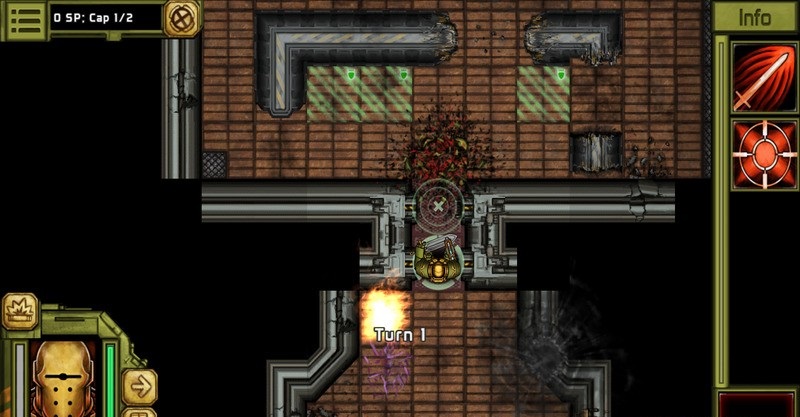Image resolution: width=800 pixels, height=417 pixels.
Task: Activate the red crosshair ranged ability
Action: coord(755,154)
